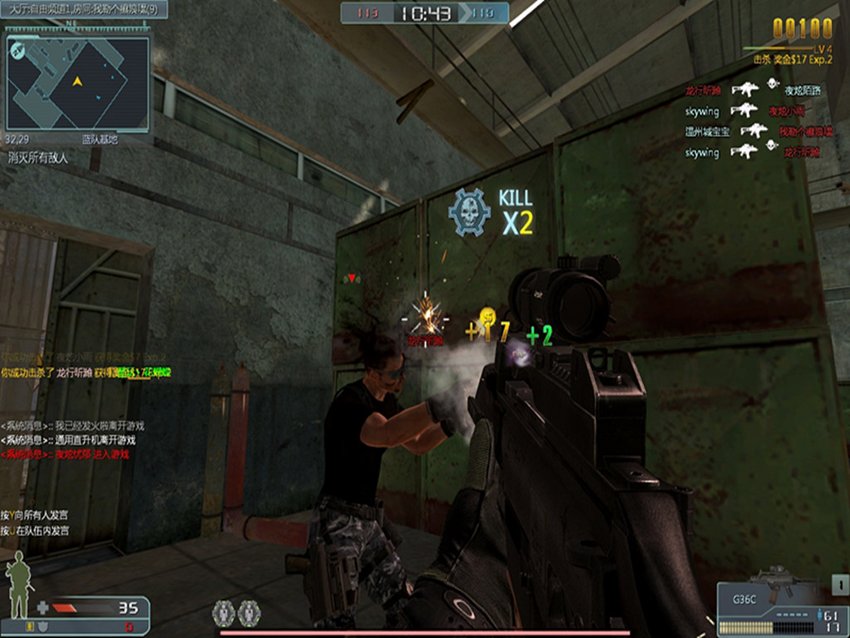Select the grey armor shield icon
The height and width of the screenshot is (638, 850).
click(42, 626)
